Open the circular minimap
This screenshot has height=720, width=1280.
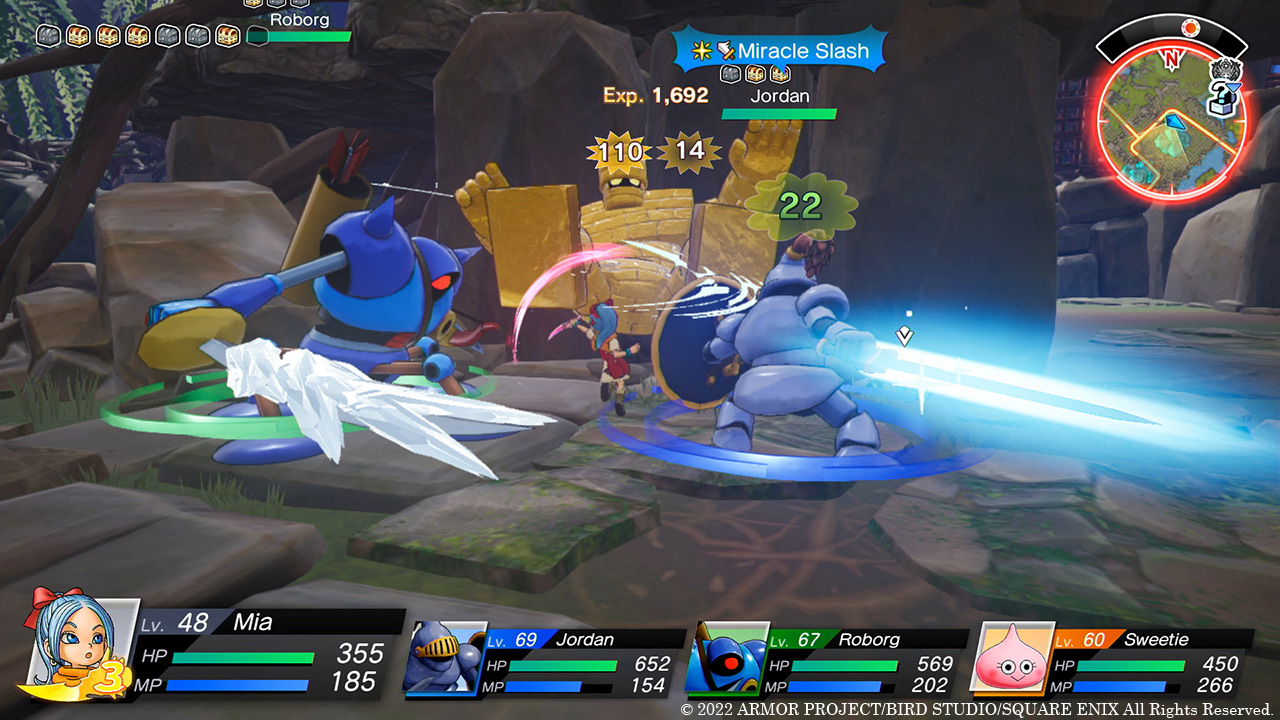pyautogui.click(x=1168, y=125)
